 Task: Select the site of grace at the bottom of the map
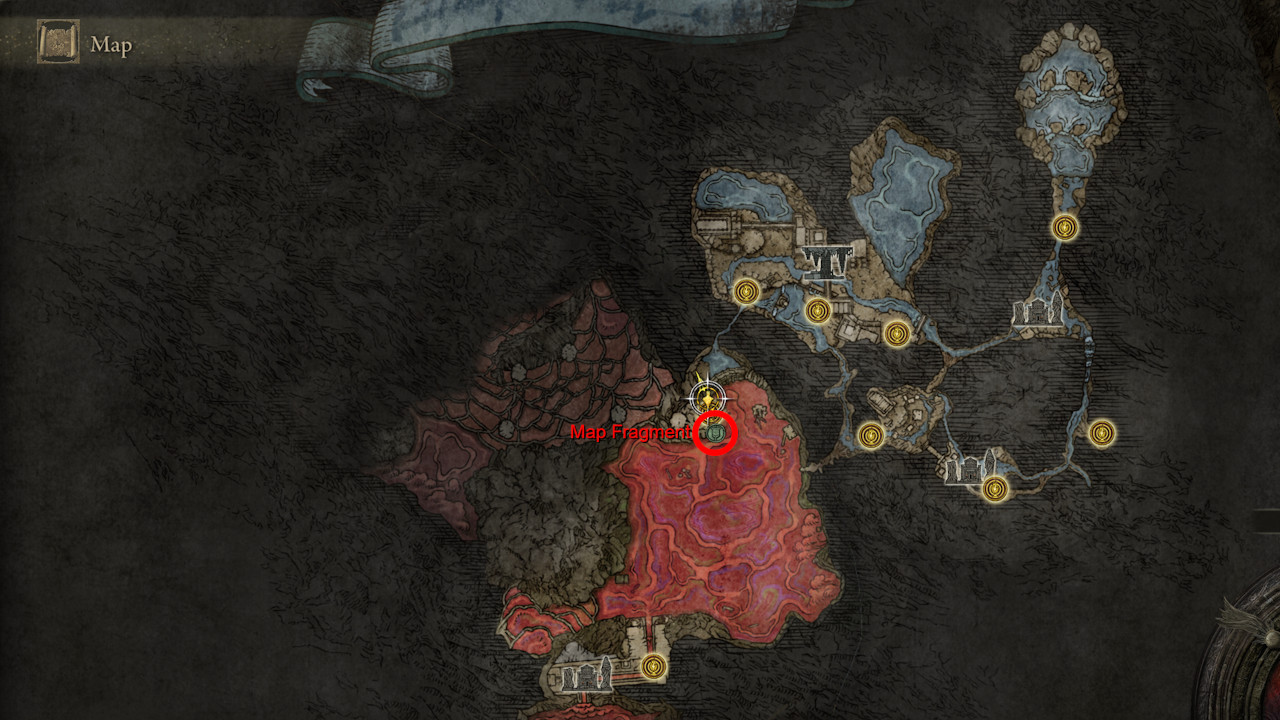click(x=652, y=666)
